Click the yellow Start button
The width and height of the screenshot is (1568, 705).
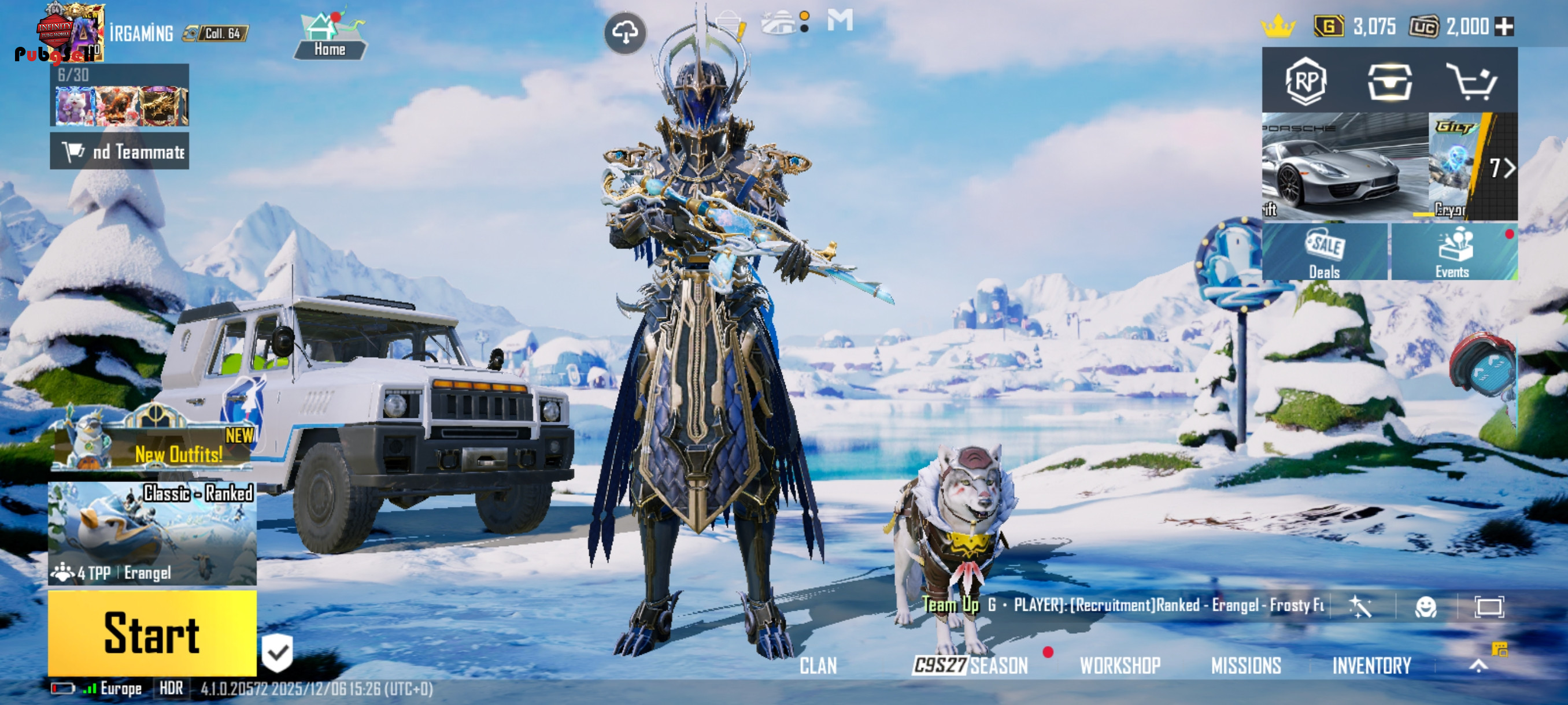click(152, 633)
